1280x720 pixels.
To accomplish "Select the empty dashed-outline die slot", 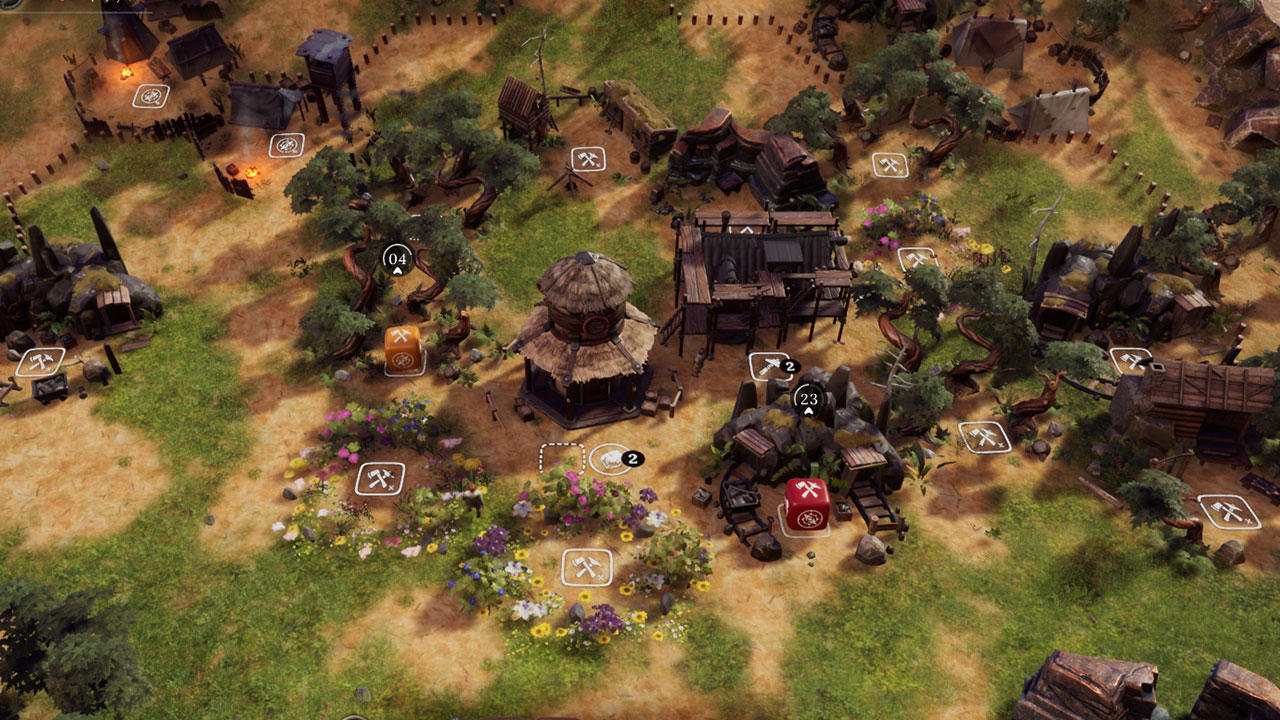I will (560, 459).
